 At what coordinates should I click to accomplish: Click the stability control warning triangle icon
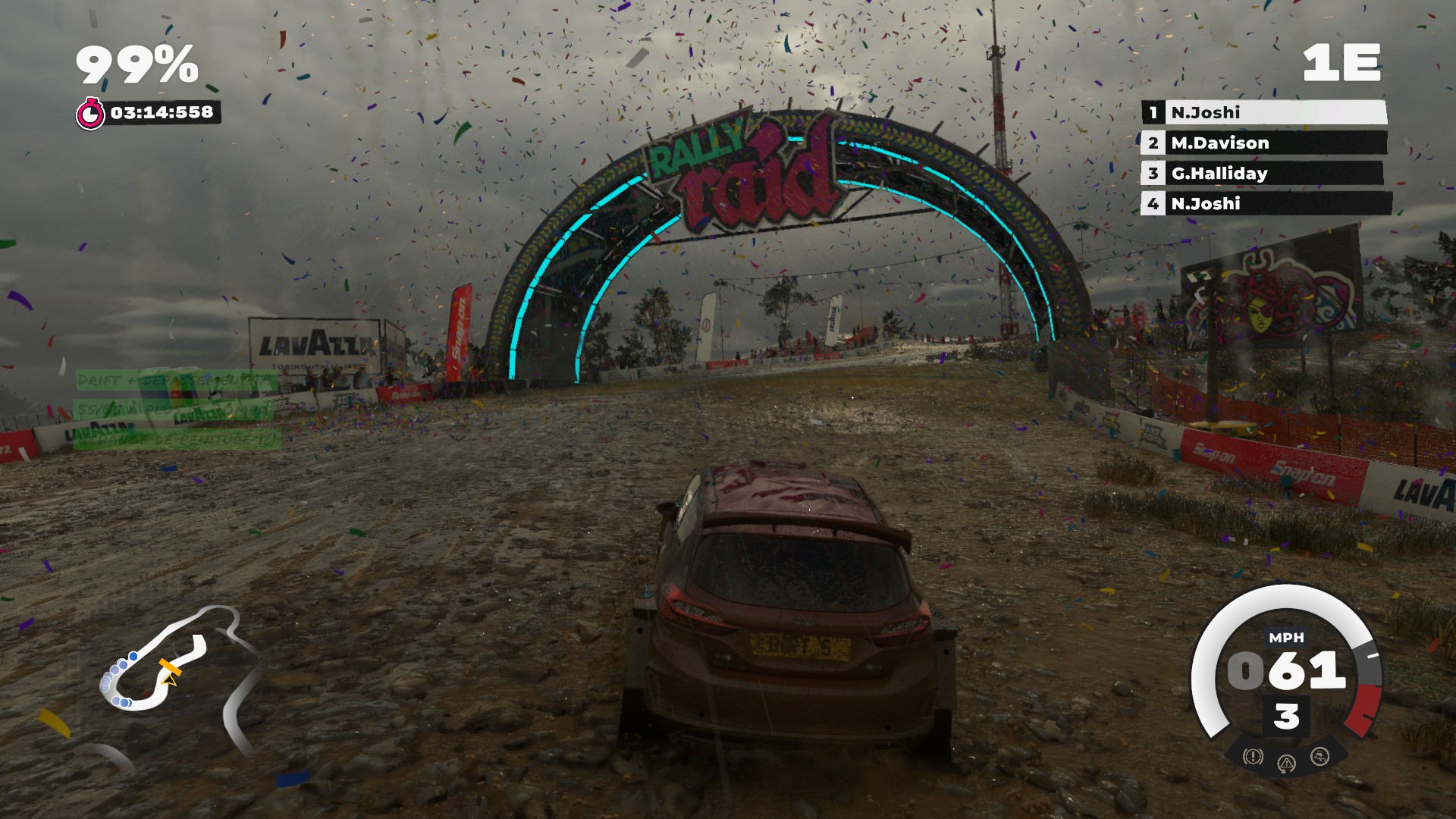[1286, 763]
